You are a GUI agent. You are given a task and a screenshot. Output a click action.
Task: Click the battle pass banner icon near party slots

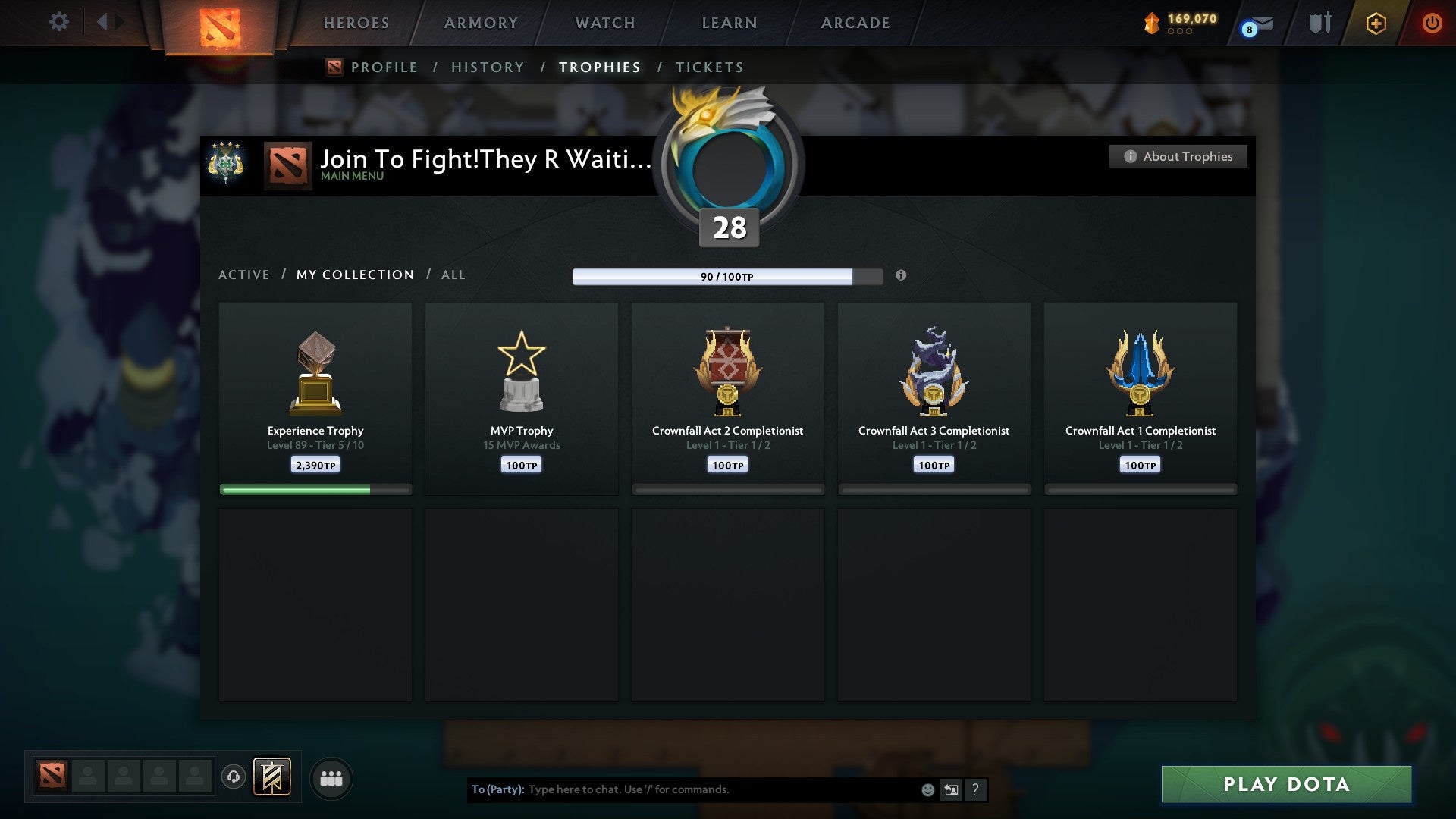tap(272, 777)
